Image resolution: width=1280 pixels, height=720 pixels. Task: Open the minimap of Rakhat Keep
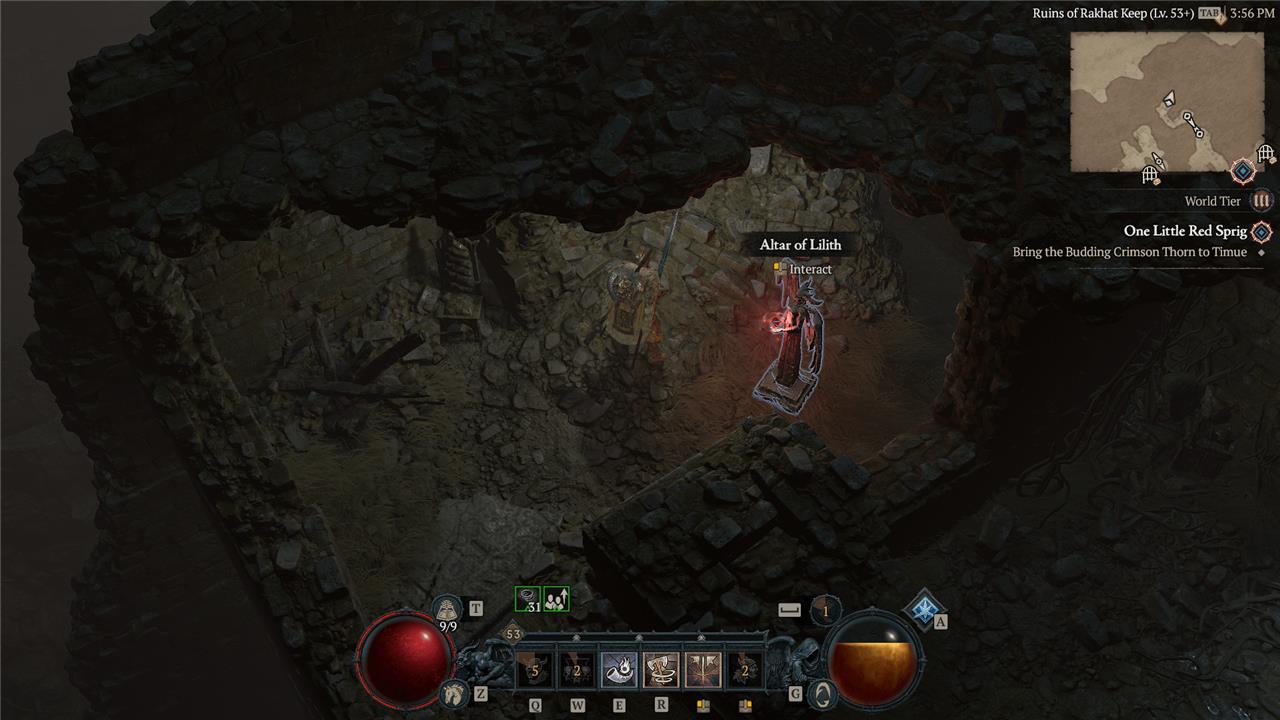(1167, 101)
